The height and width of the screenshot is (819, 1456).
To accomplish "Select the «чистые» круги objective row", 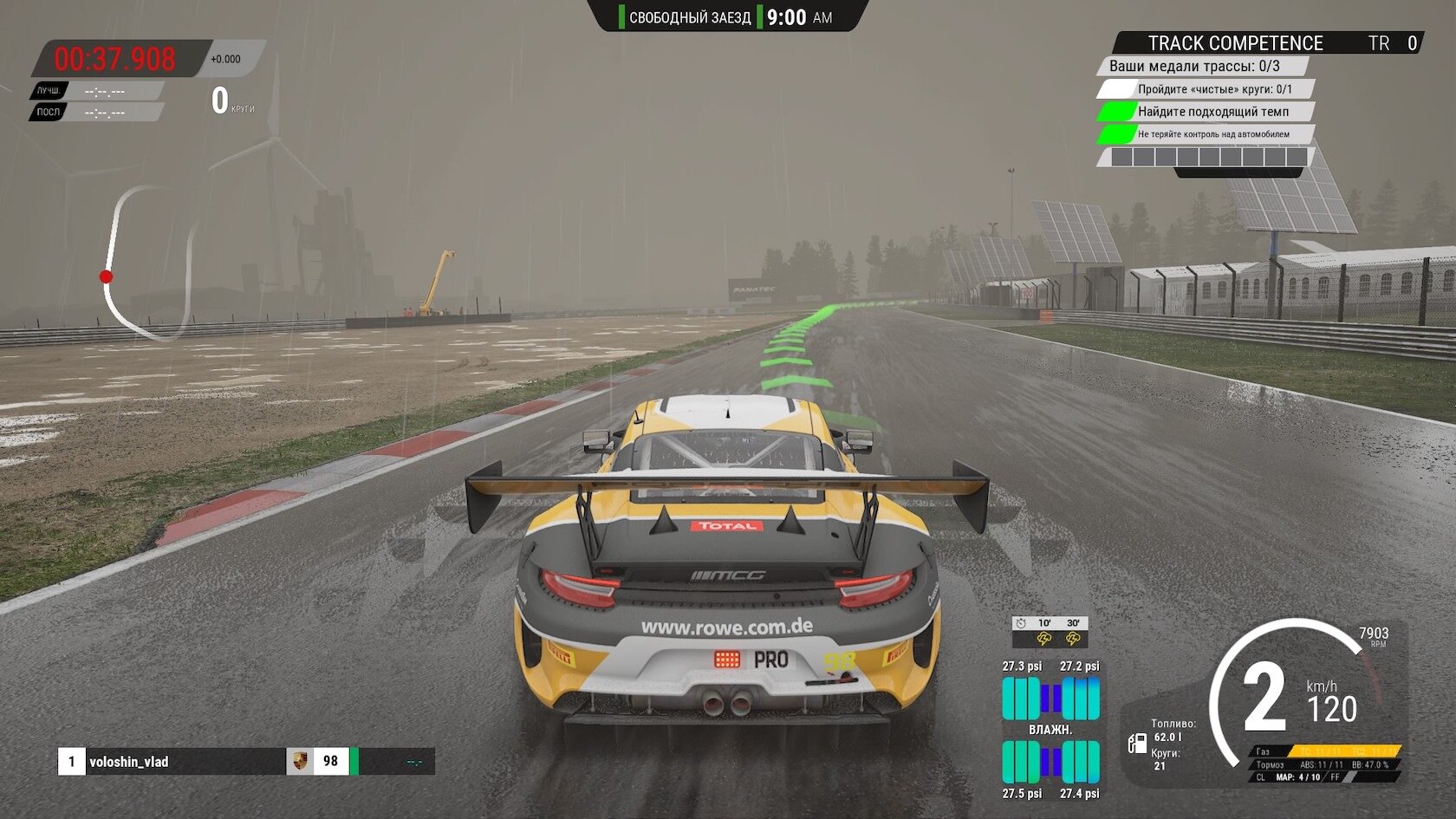I will (1213, 89).
